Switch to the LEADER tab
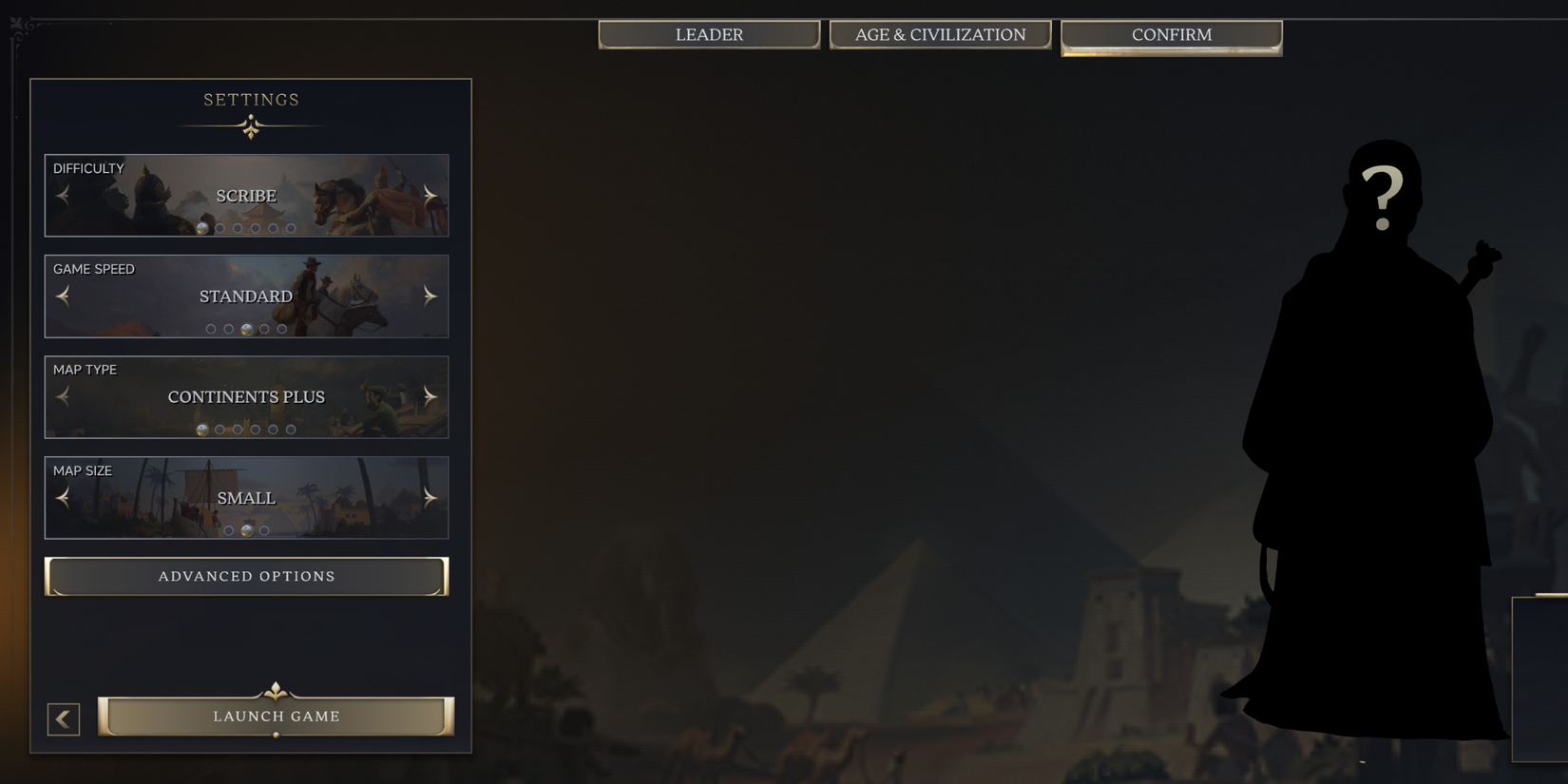Screen dimensions: 1568x784 pos(708,34)
